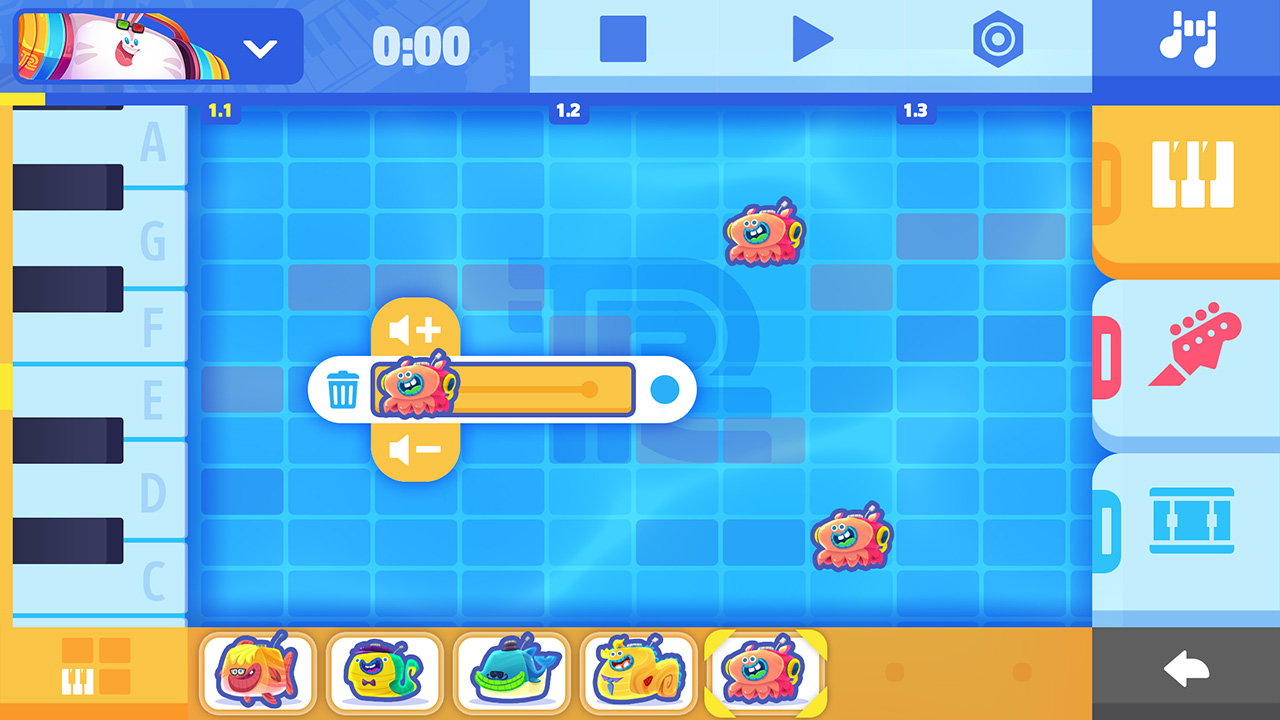Delete the note using the trash icon
The width and height of the screenshot is (1280, 720).
(x=344, y=390)
